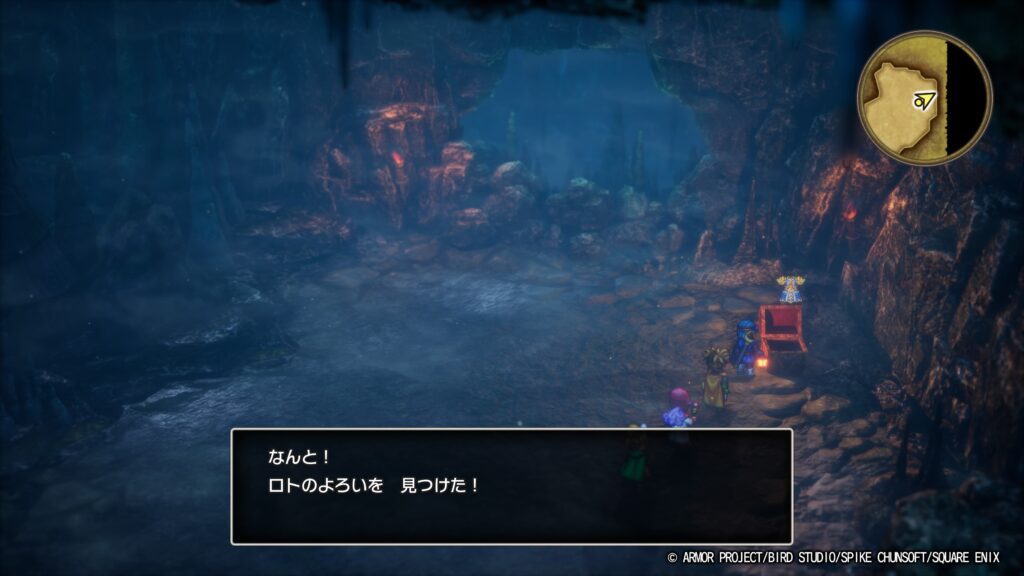Advance the Loto armor found message box
This screenshot has height=576, width=1024.
coord(511,486)
